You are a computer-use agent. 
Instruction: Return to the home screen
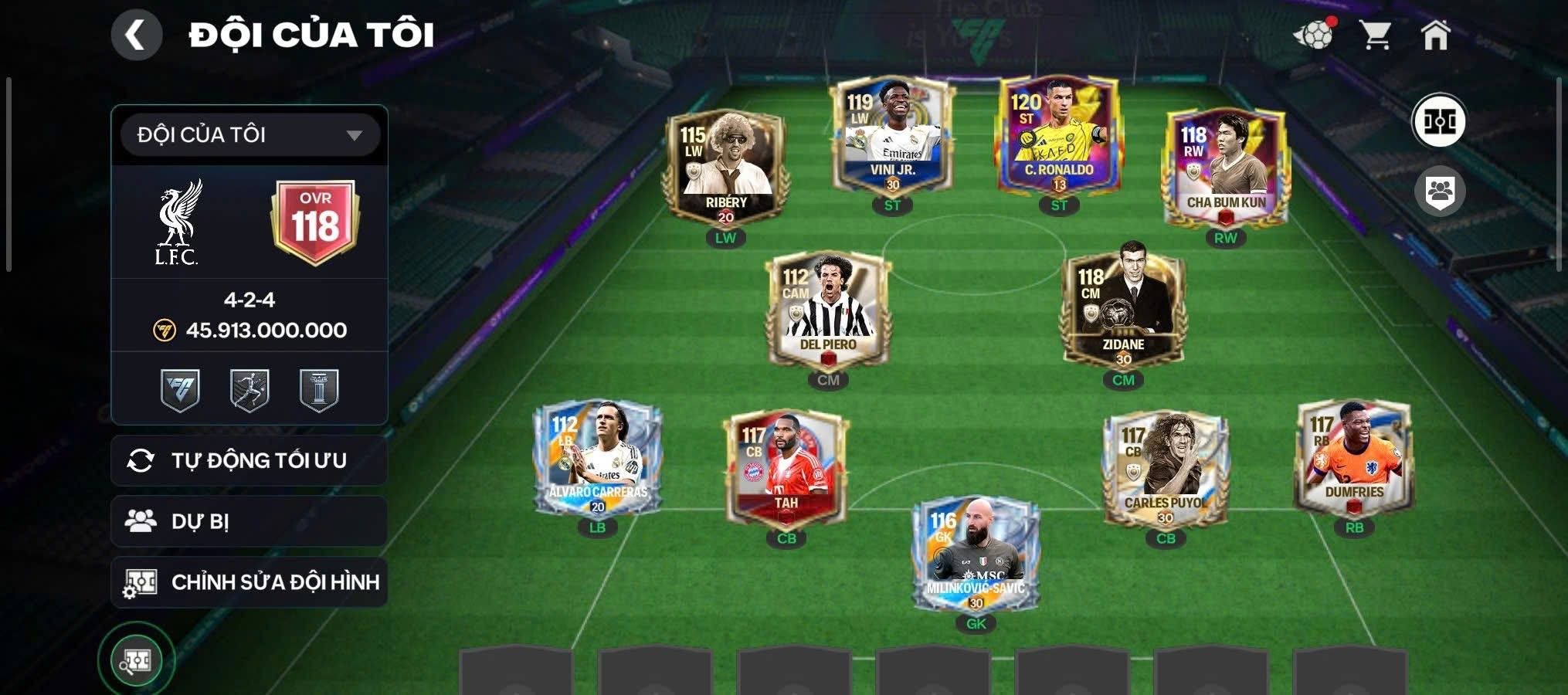(1435, 36)
